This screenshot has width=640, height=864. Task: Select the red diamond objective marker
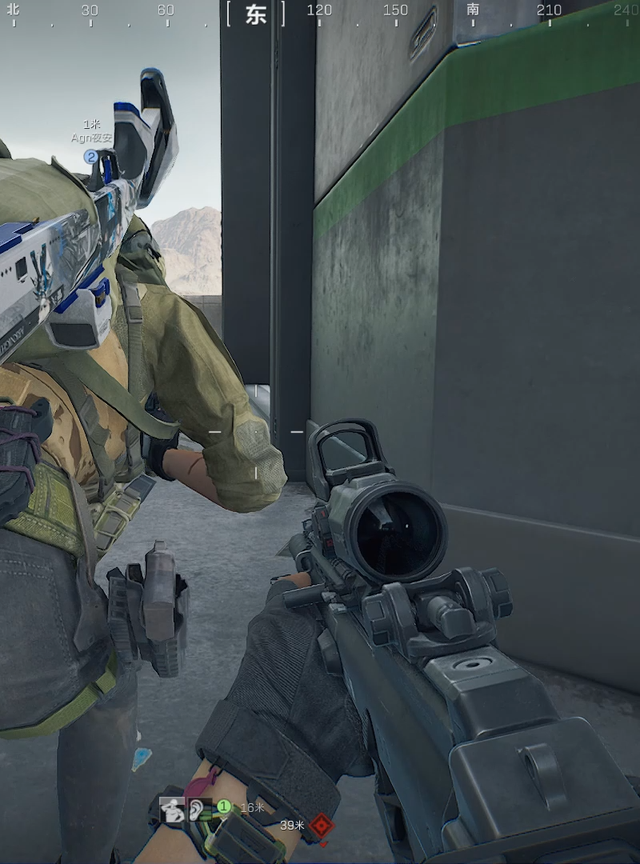tap(319, 826)
